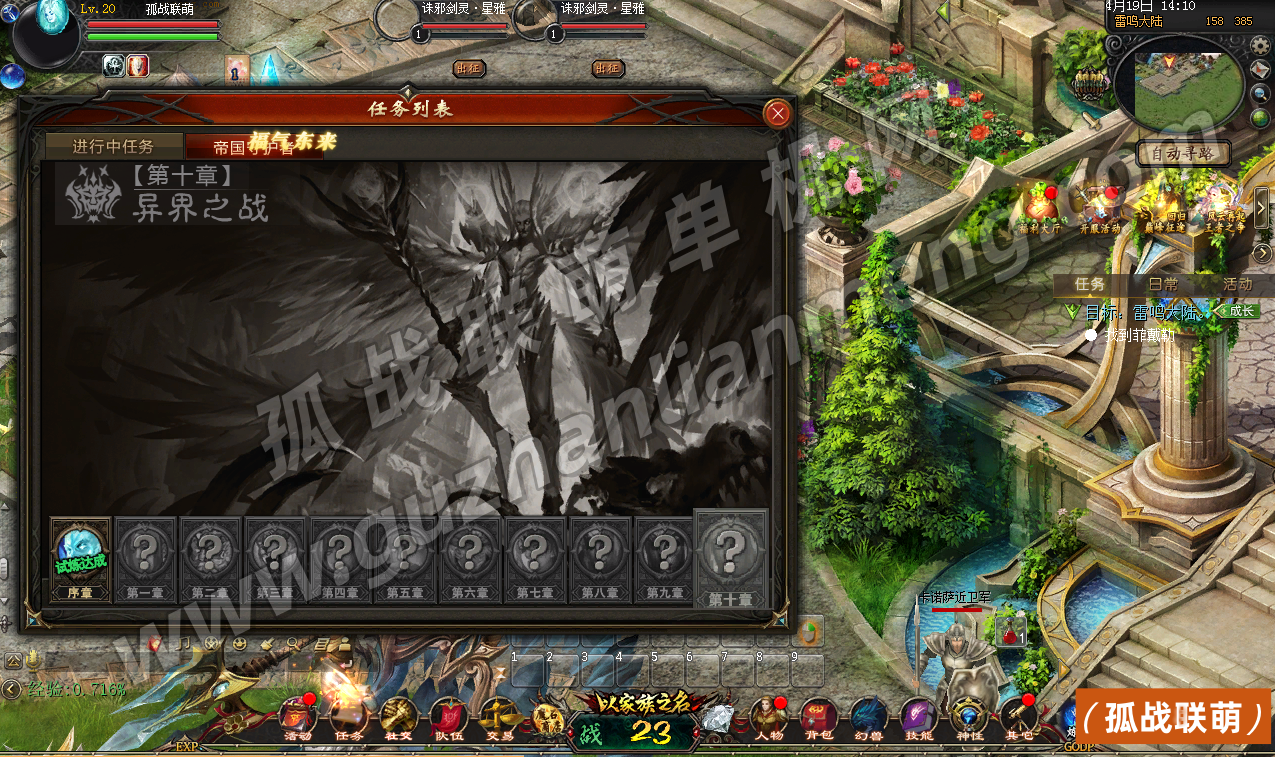The width and height of the screenshot is (1275, 757).
Task: Open the 背包 bag icon
Action: tap(819, 718)
